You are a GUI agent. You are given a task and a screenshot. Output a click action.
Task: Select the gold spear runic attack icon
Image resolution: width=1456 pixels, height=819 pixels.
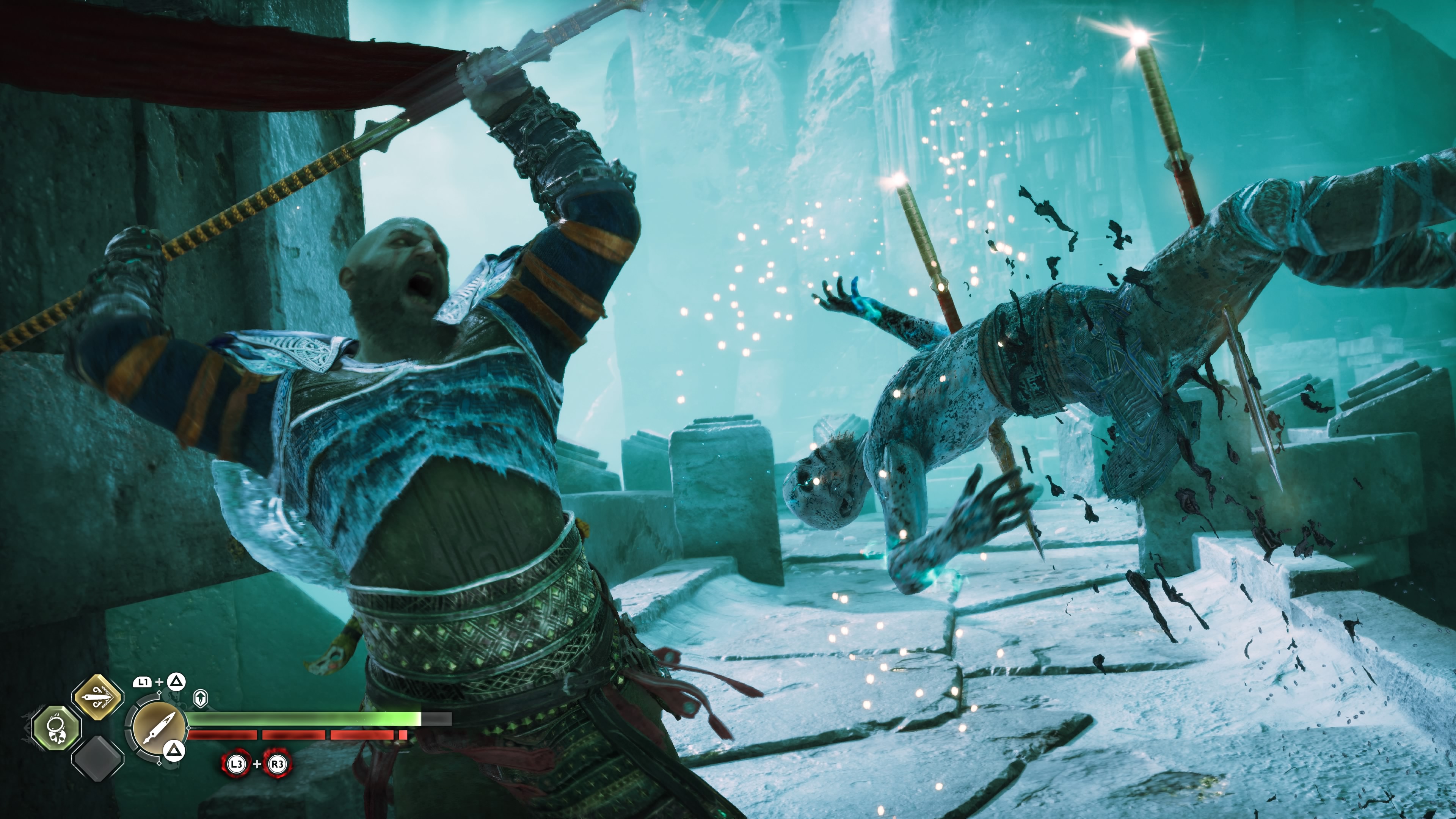[x=97, y=698]
